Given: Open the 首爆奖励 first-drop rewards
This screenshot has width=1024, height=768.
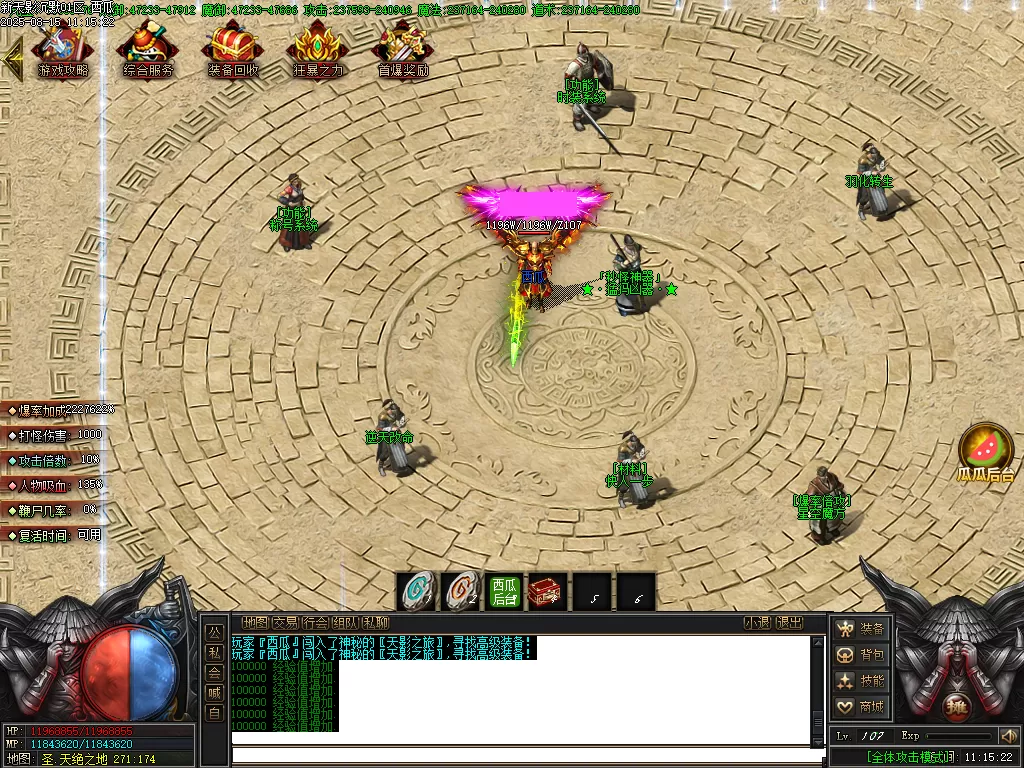Looking at the screenshot, I should (x=403, y=50).
